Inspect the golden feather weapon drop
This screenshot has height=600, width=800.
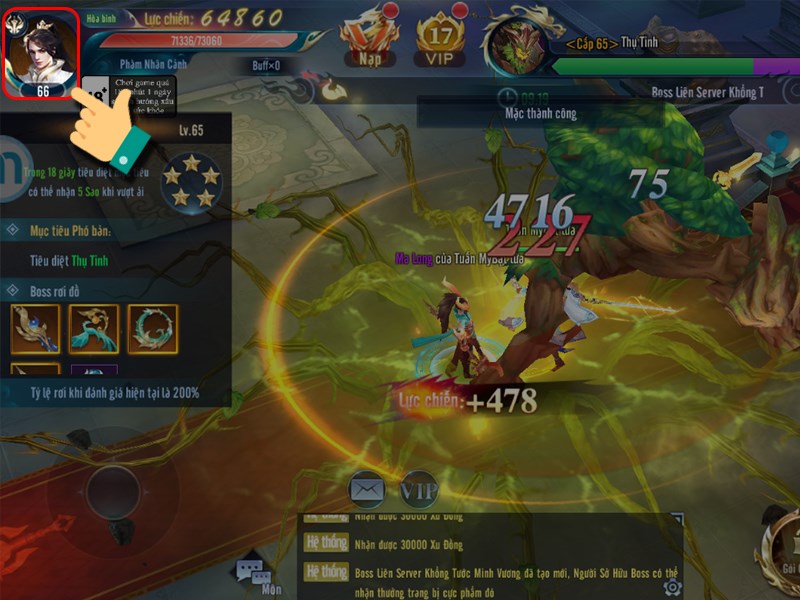tap(36, 329)
